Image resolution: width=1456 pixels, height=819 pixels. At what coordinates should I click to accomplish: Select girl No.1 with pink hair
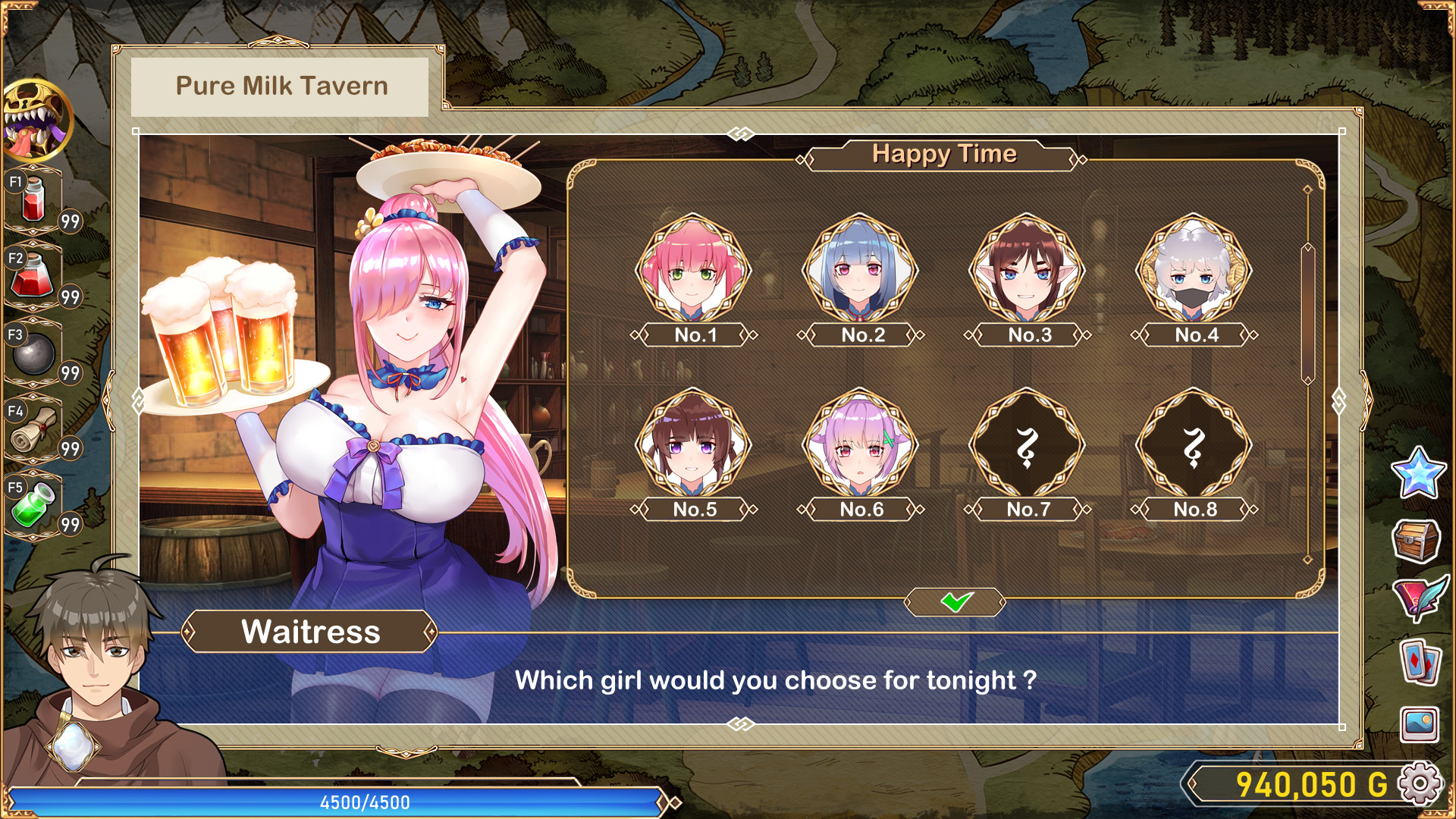tap(693, 271)
